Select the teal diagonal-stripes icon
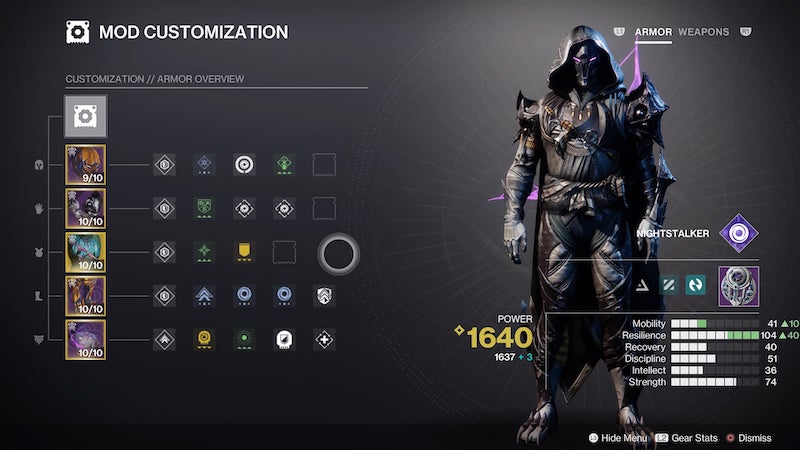Viewport: 800px width, 450px height. [671, 287]
